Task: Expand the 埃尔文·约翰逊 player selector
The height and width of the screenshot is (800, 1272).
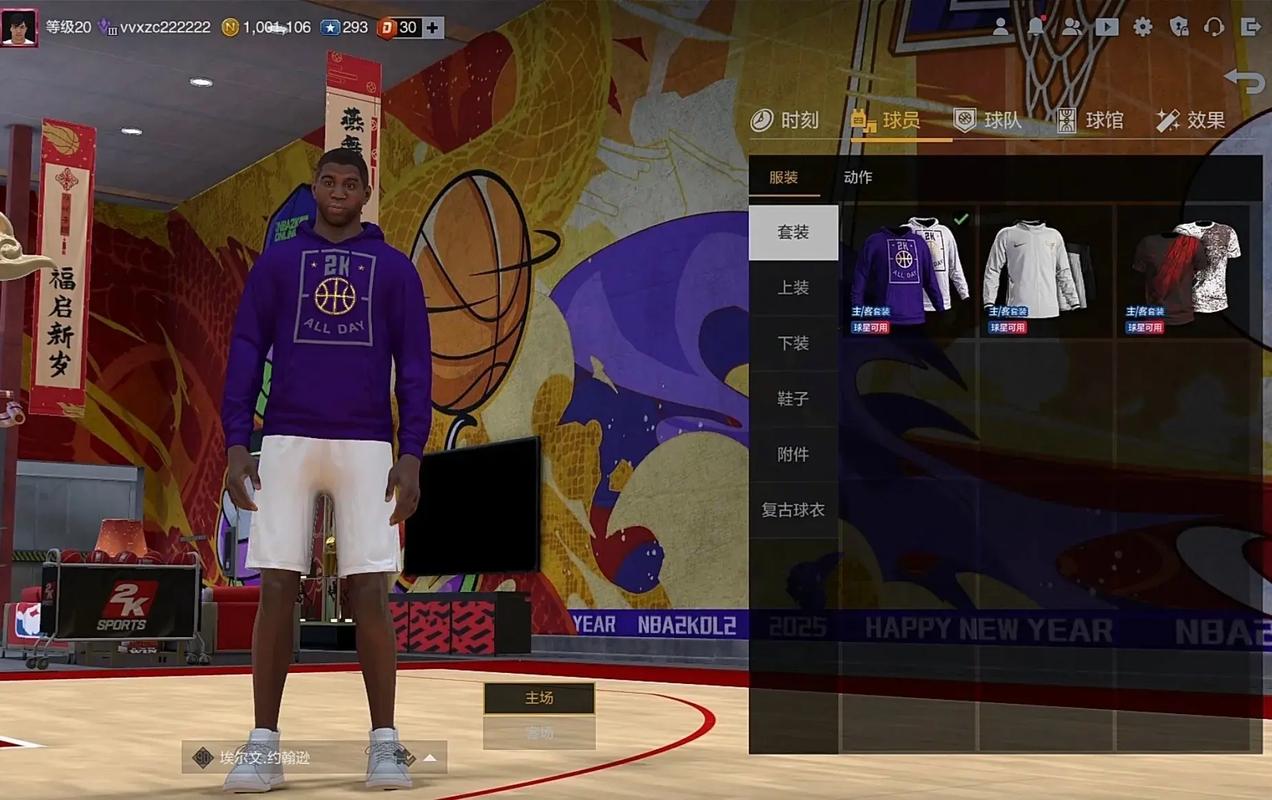Action: click(430, 758)
